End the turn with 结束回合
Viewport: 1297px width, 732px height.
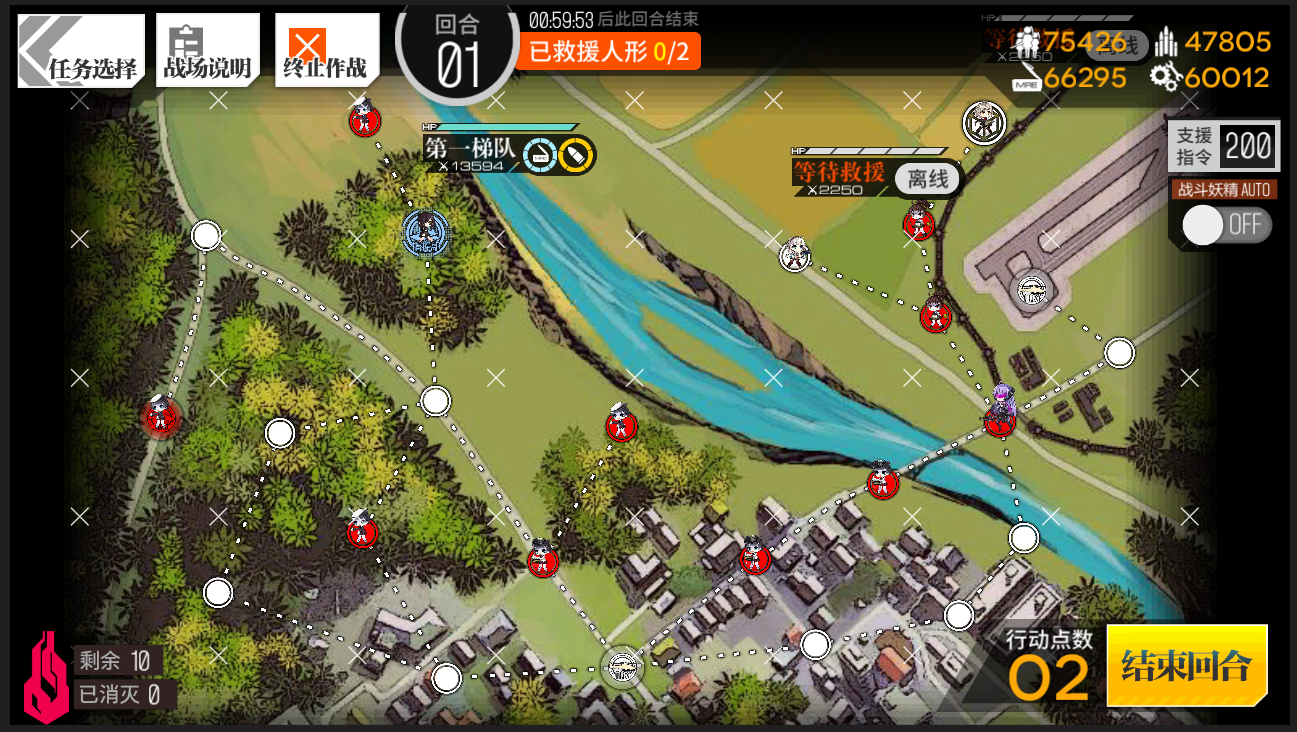coord(1187,665)
